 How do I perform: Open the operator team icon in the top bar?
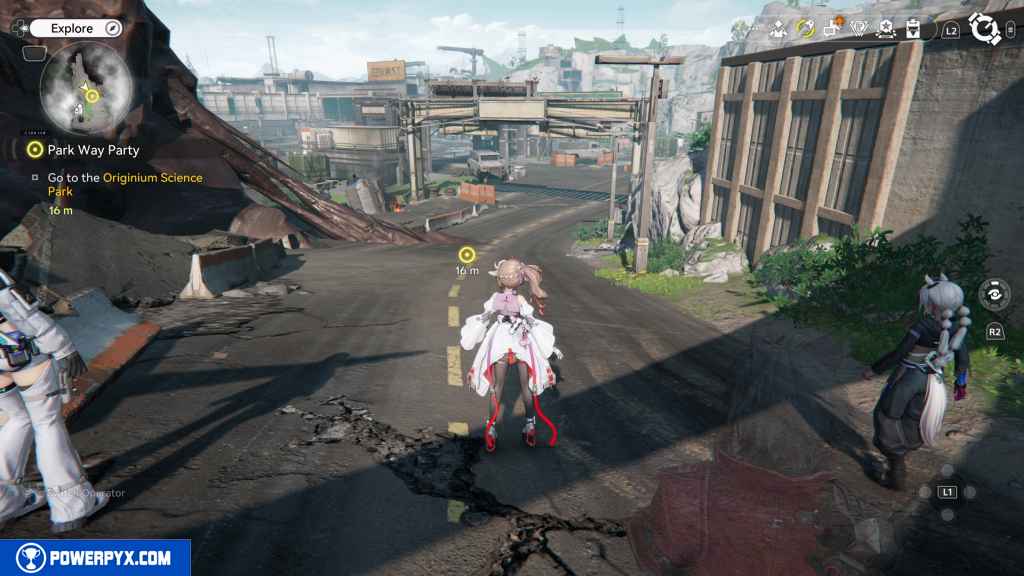pos(778,29)
